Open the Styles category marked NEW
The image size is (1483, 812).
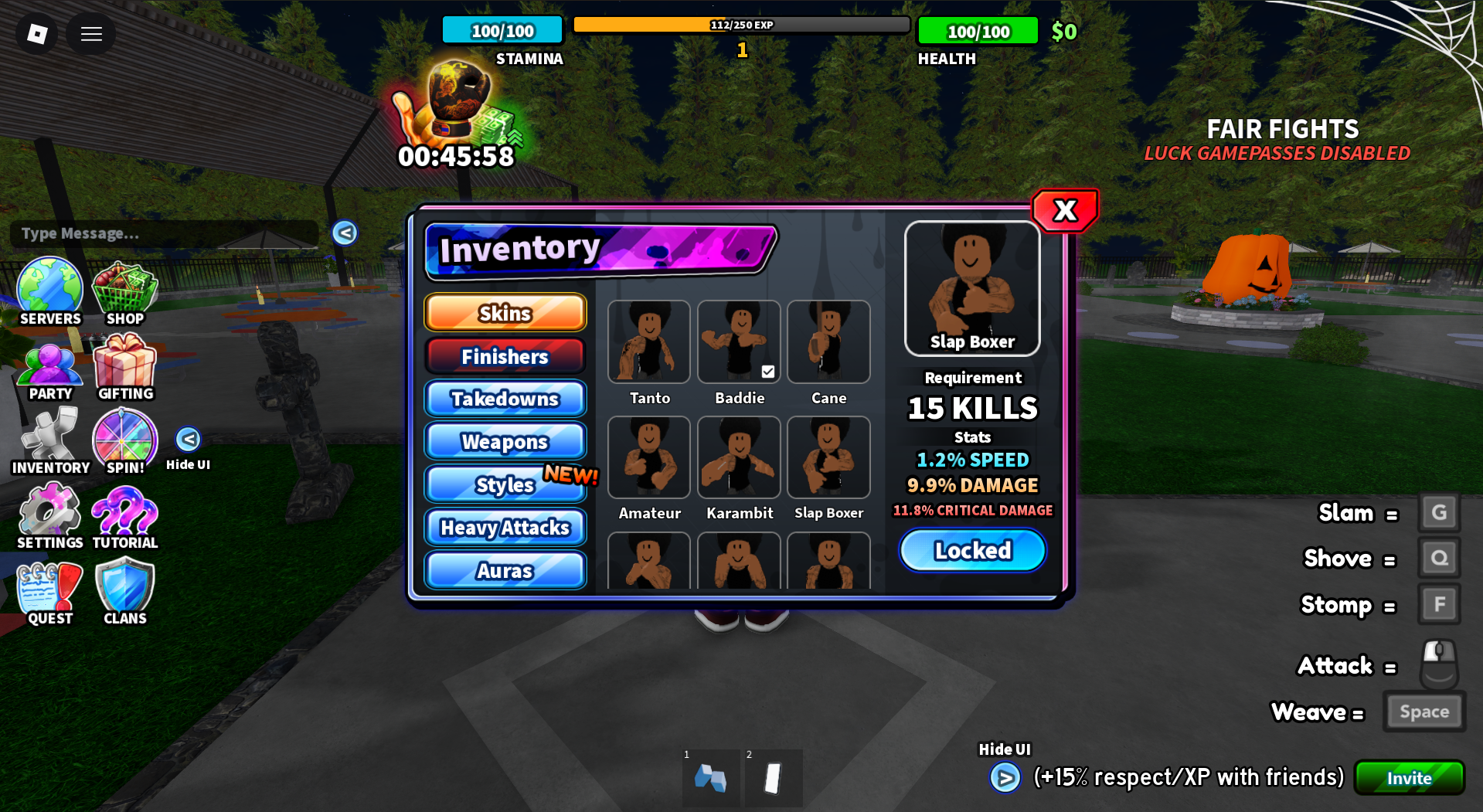[505, 484]
